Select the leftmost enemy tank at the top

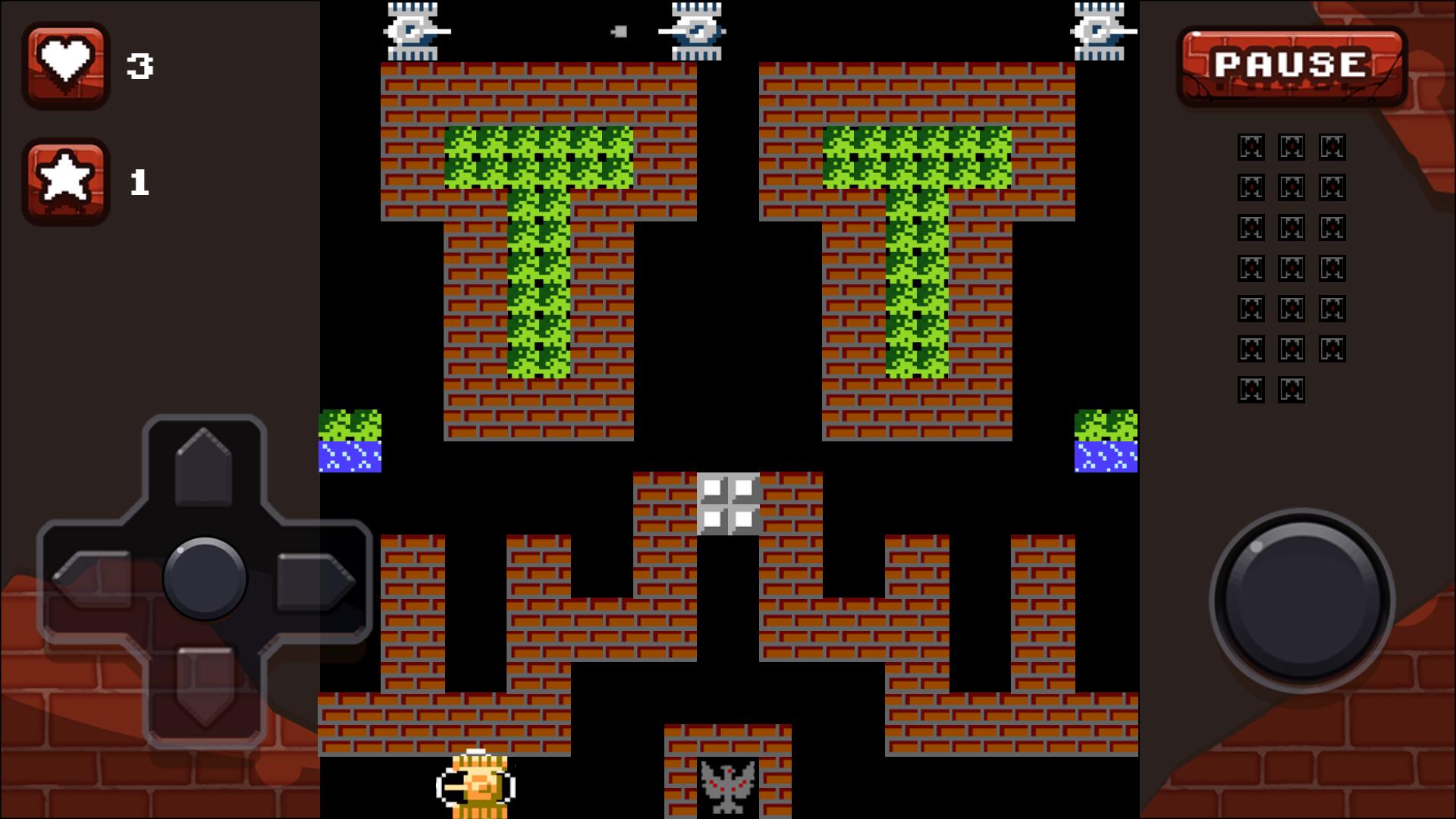tap(413, 30)
